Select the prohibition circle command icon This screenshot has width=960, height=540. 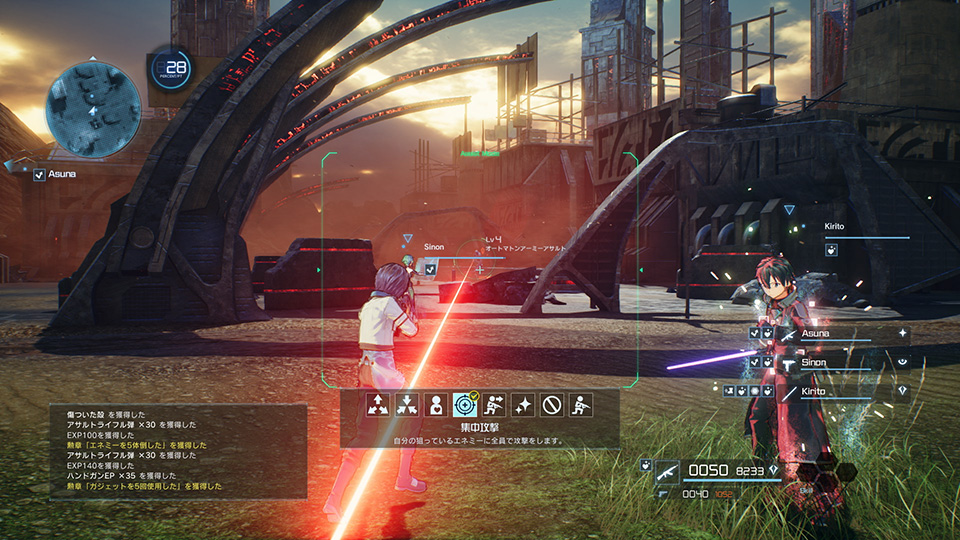(551, 405)
